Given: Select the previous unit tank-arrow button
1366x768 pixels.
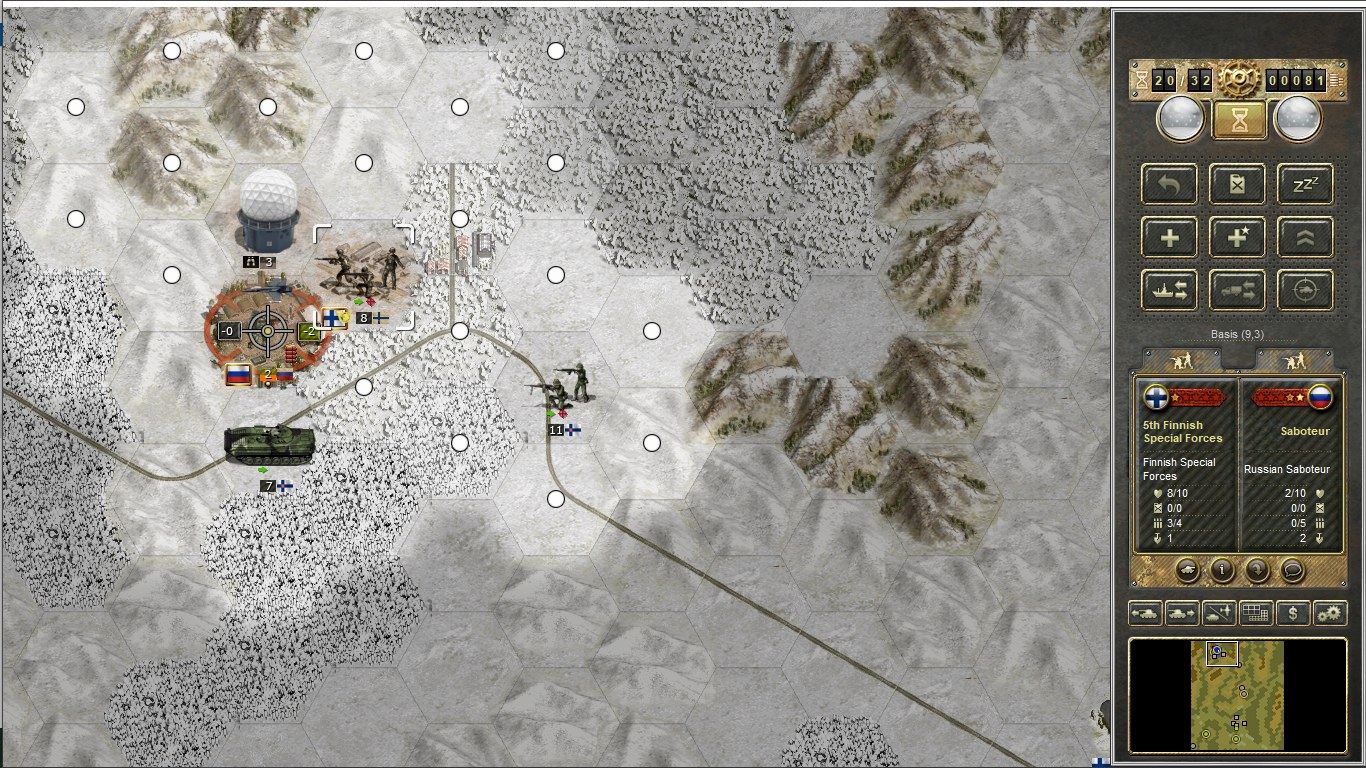Looking at the screenshot, I should (x=1145, y=612).
